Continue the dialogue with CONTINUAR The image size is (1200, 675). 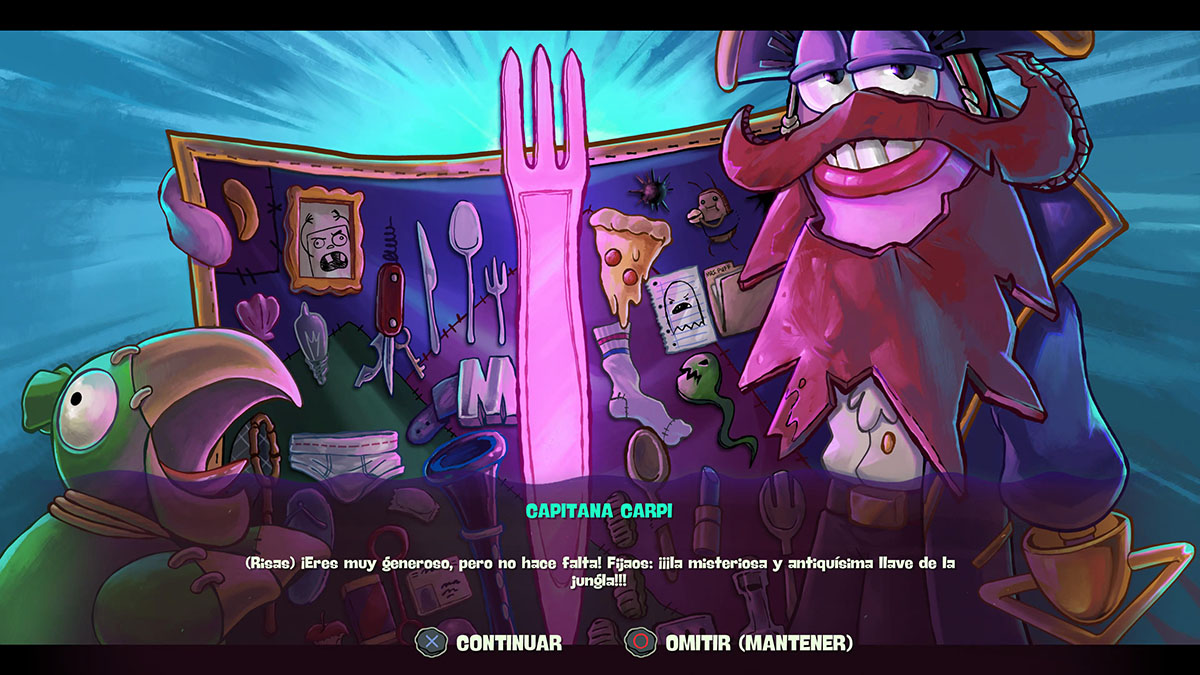coord(490,643)
